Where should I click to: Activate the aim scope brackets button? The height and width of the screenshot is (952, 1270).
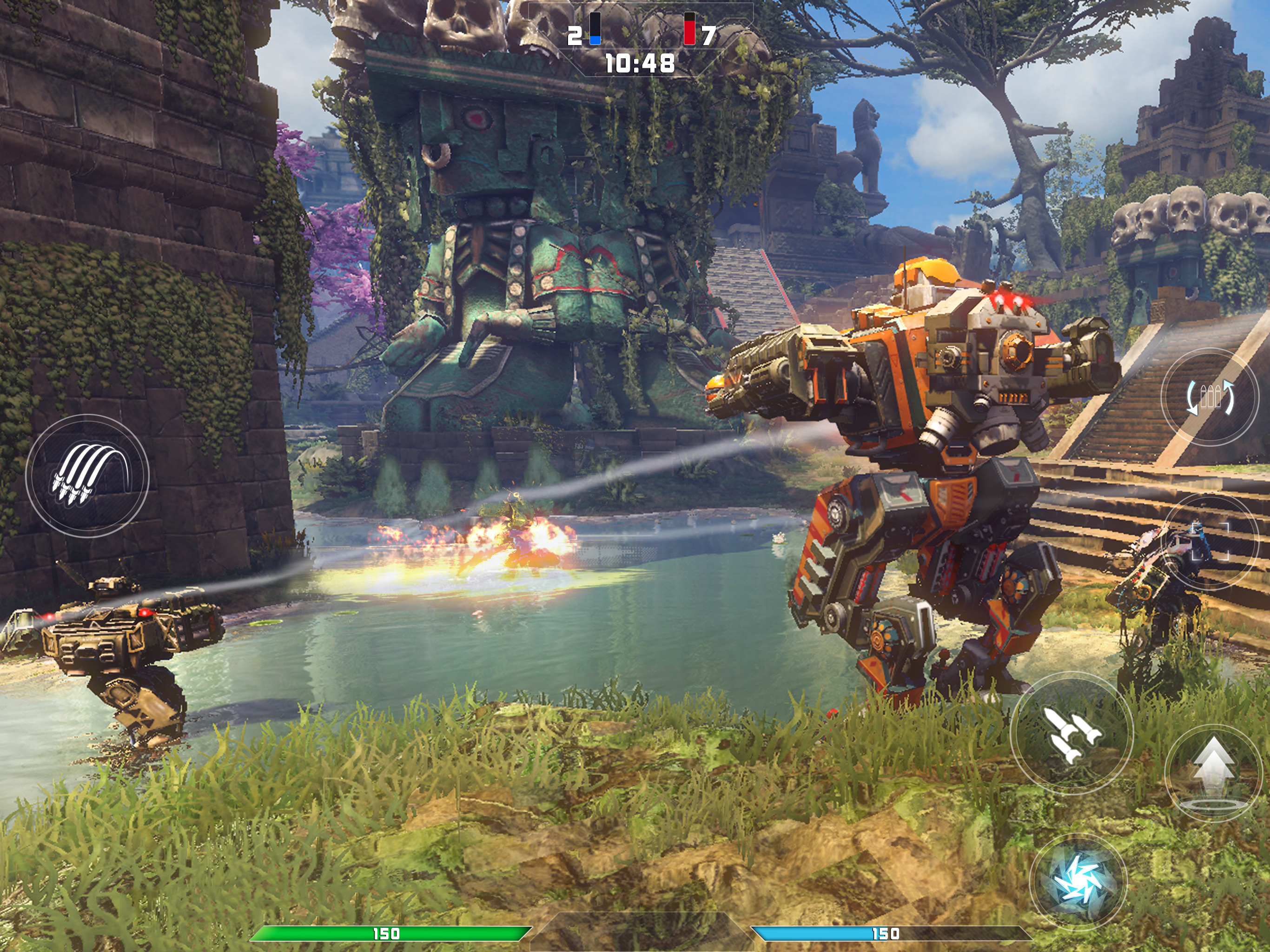pyautogui.click(x=1209, y=542)
